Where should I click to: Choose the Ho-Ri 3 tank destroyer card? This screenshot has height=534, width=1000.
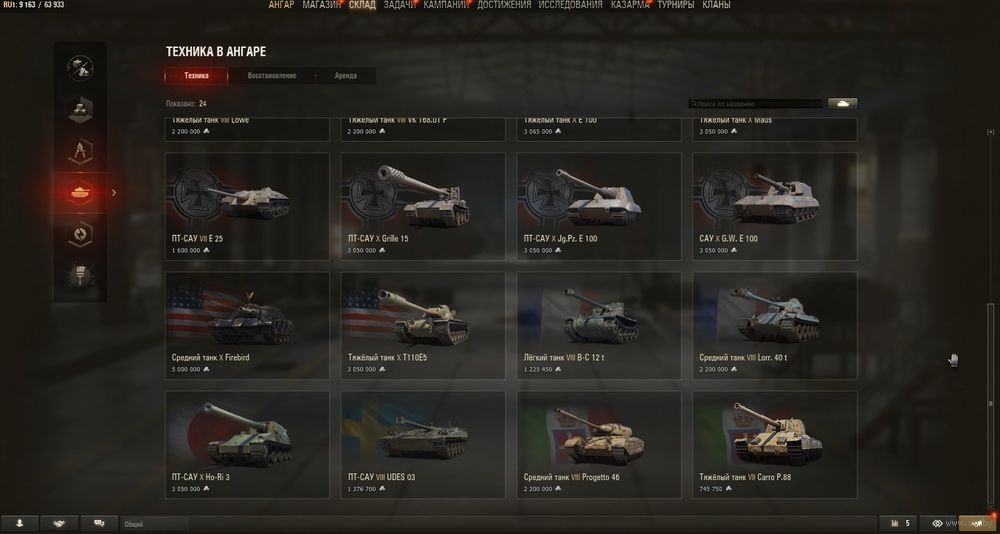[247, 445]
